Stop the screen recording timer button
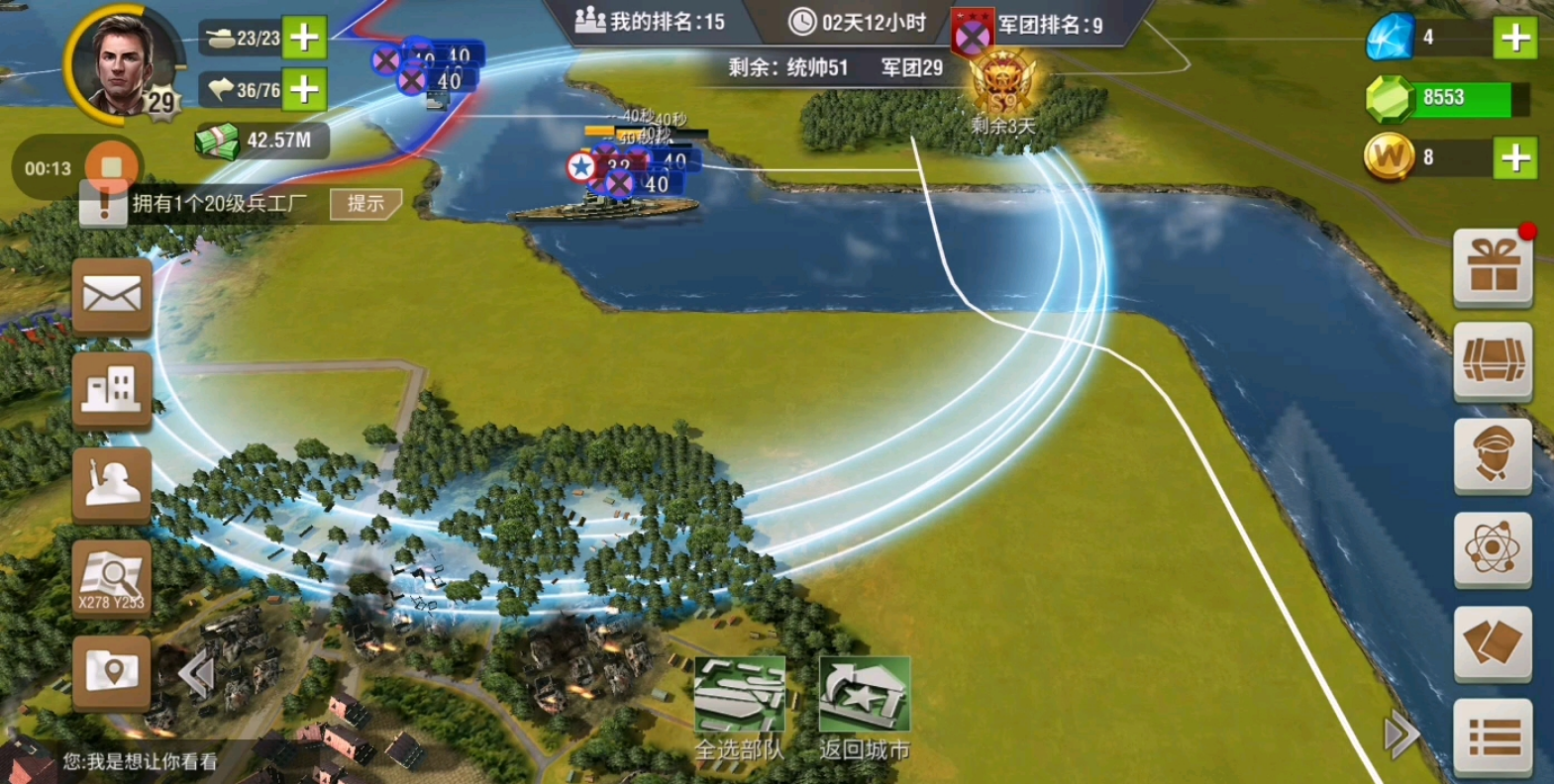Viewport: 1554px width, 784px height. click(x=111, y=167)
